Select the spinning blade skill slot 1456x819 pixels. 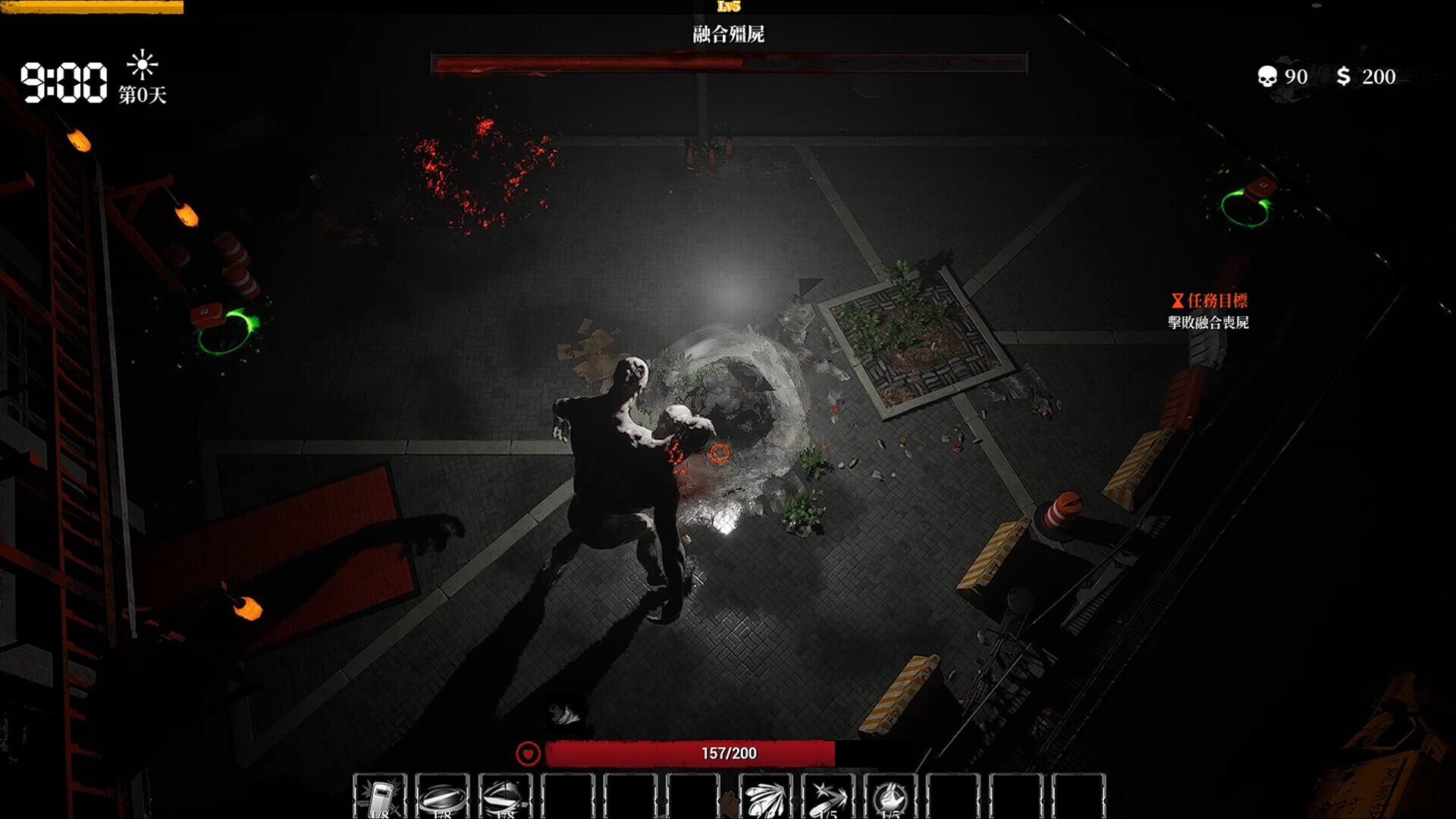click(x=504, y=796)
